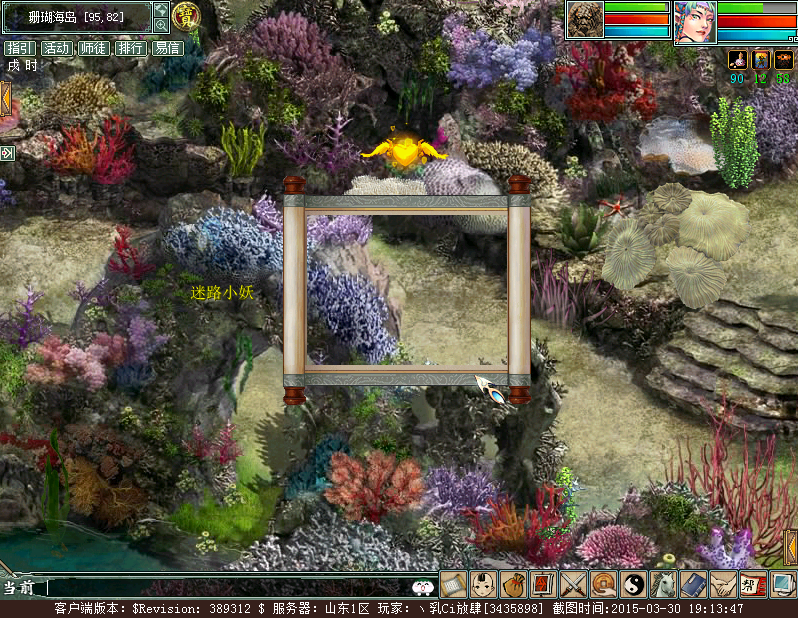This screenshot has width=798, height=618.
Task: Open the world map icon beside location name
Action: click(161, 10)
